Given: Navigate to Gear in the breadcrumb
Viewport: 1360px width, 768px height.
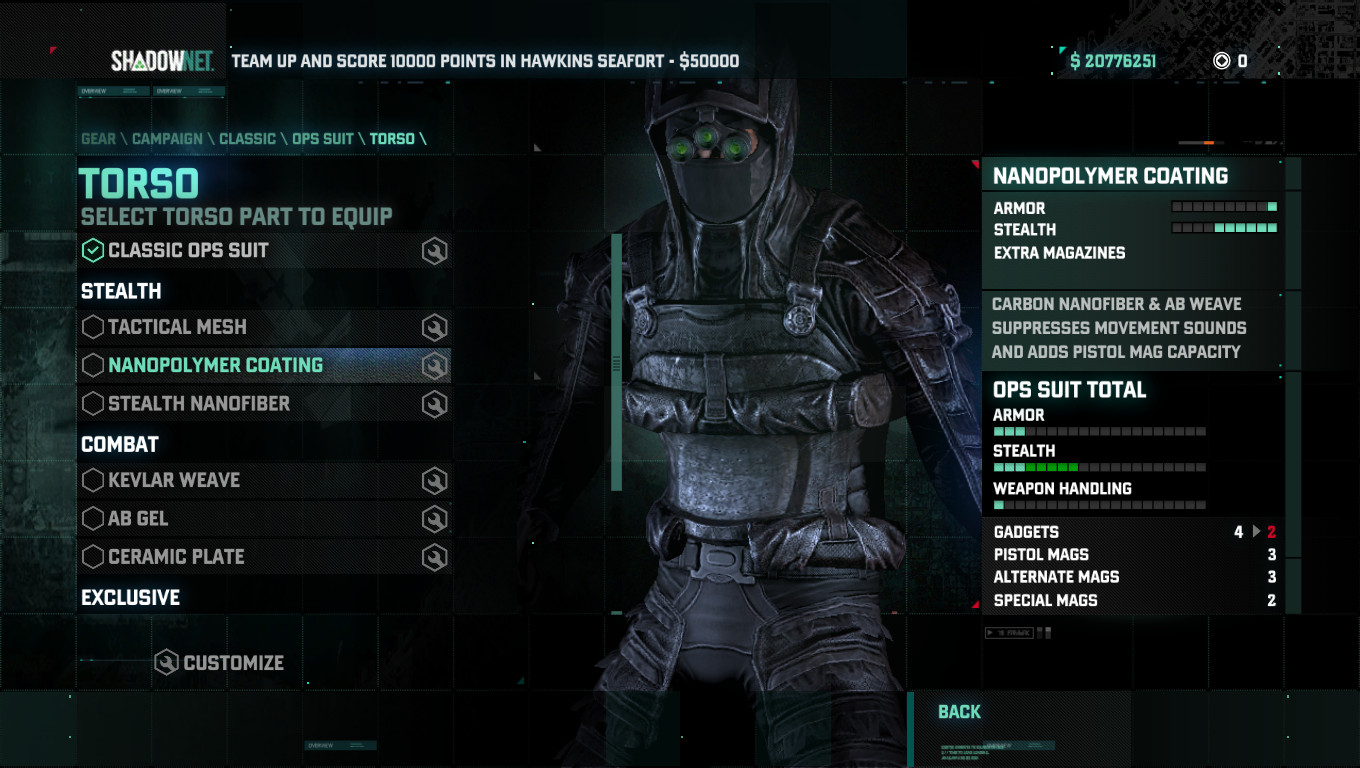Looking at the screenshot, I should pyautogui.click(x=98, y=139).
